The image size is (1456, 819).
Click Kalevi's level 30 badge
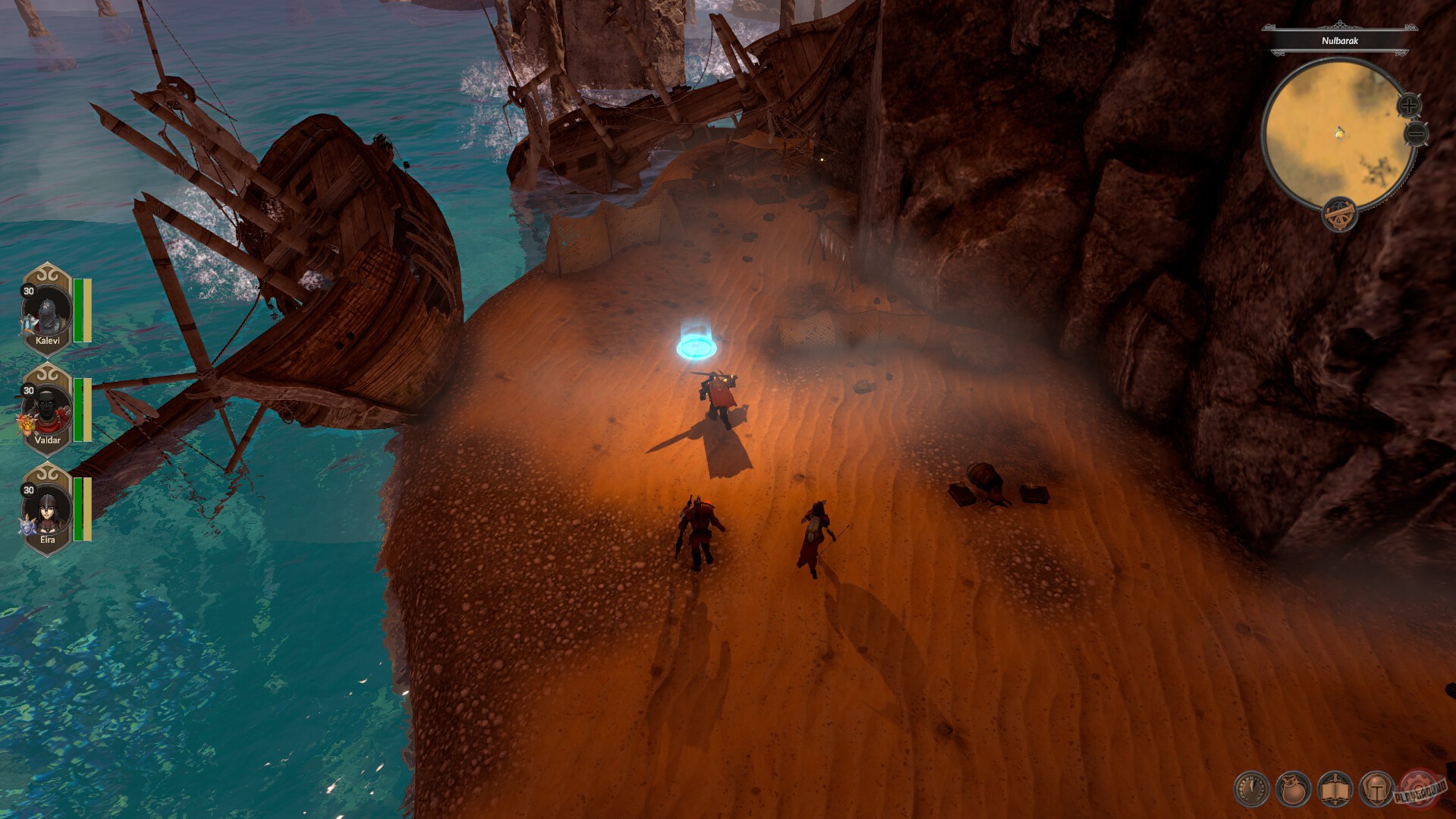click(27, 291)
